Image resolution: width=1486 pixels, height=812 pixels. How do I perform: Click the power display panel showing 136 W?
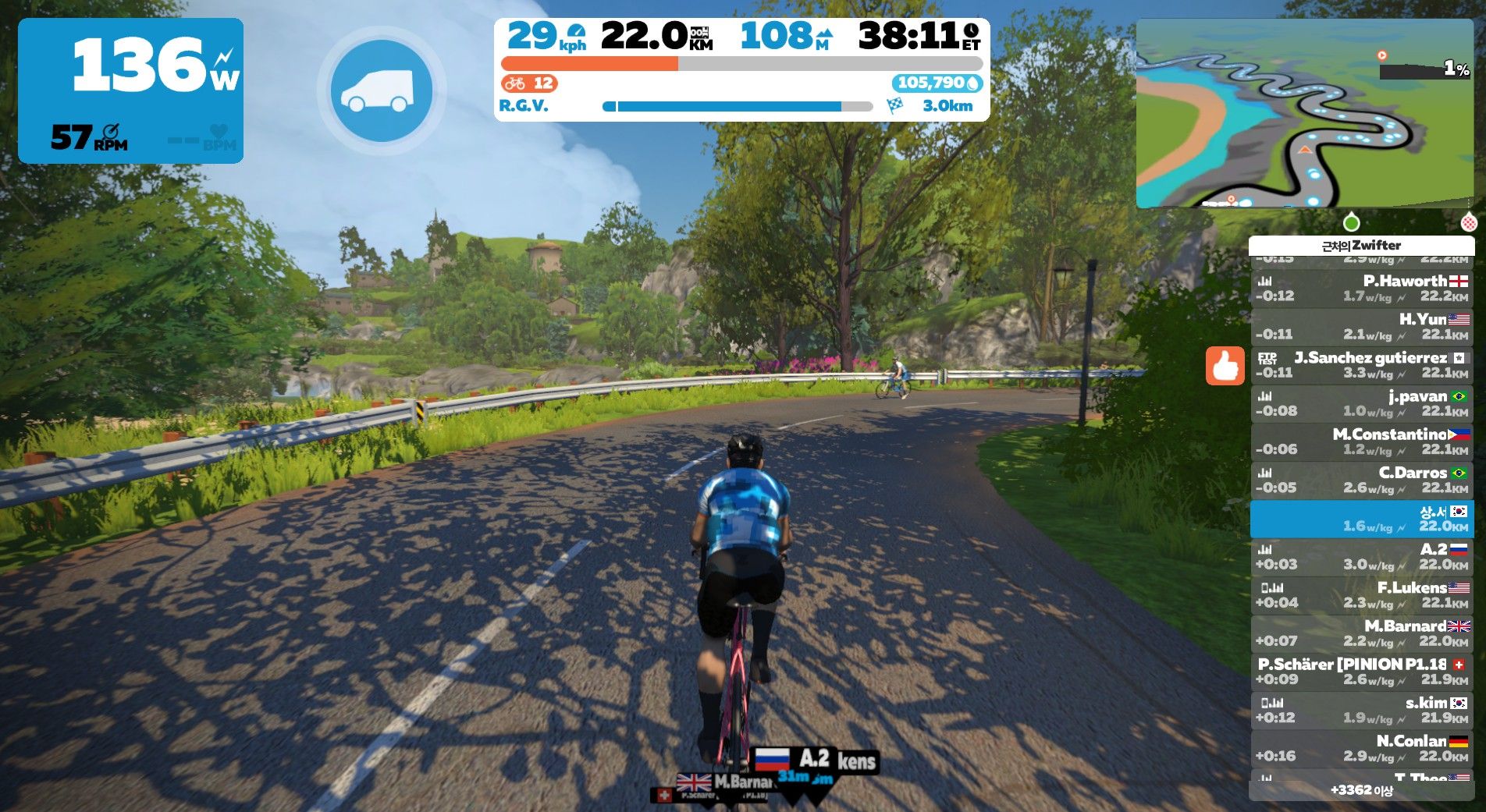coord(130,90)
